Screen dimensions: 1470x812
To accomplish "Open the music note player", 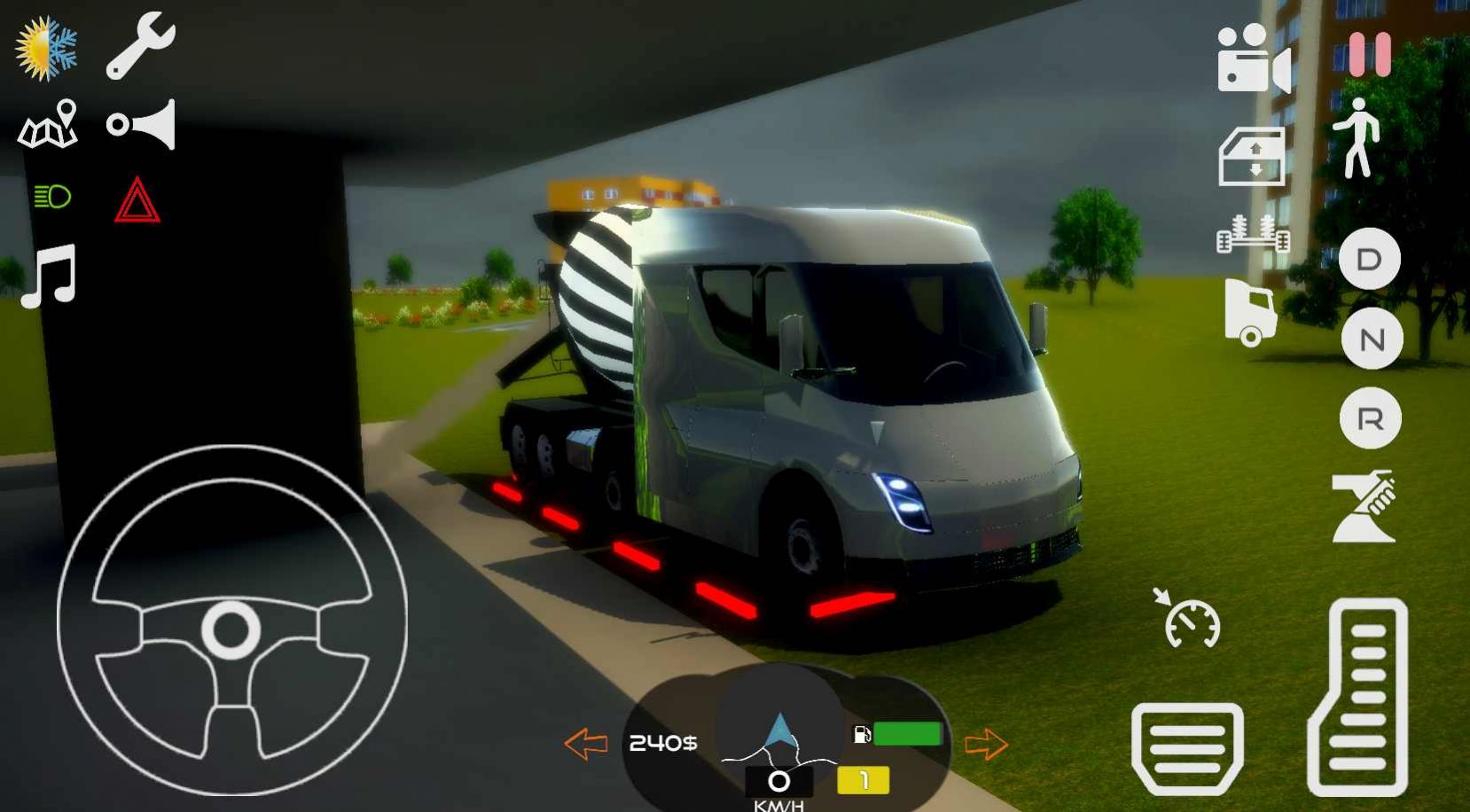I will click(50, 276).
